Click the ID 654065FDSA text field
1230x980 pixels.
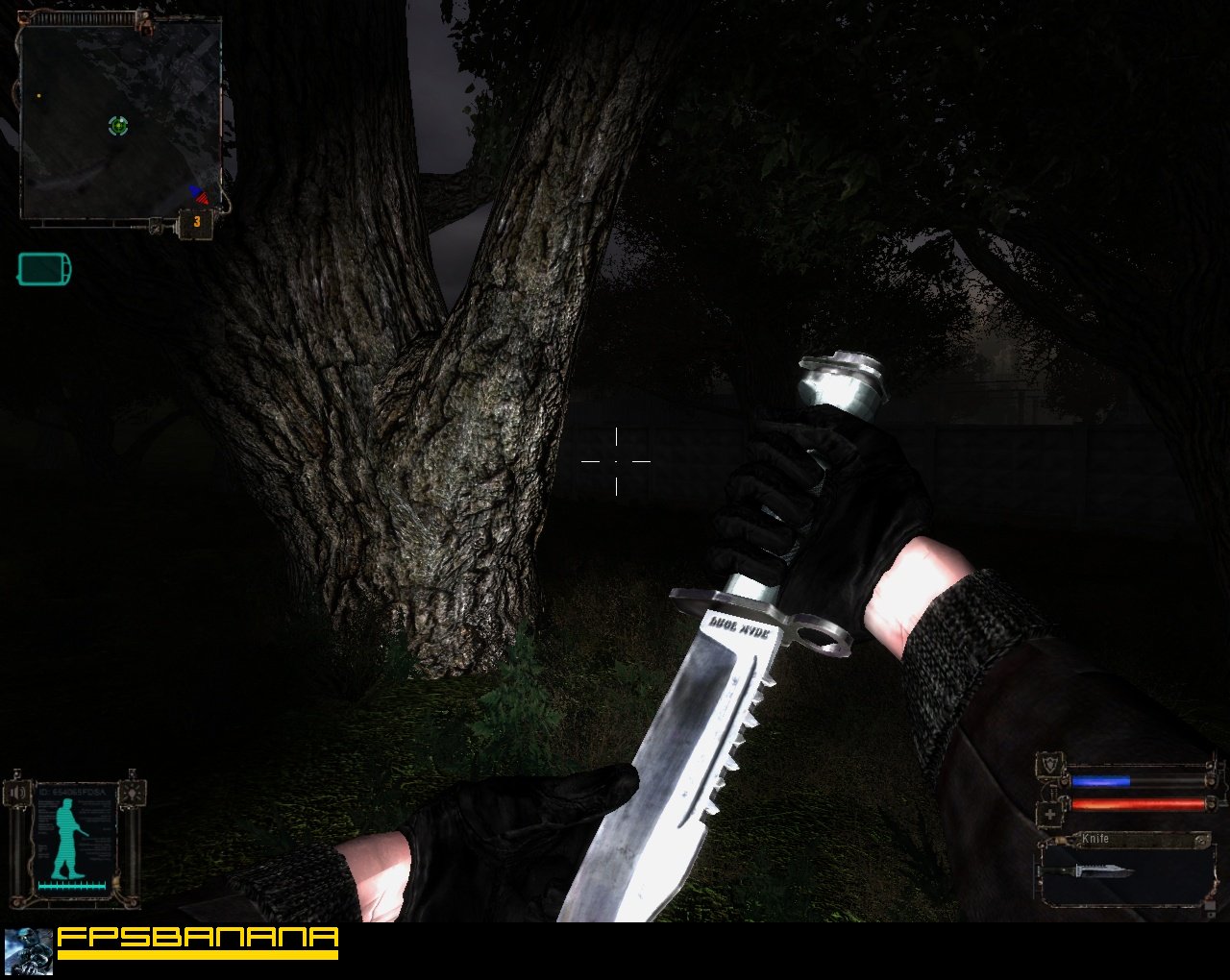pos(72,791)
